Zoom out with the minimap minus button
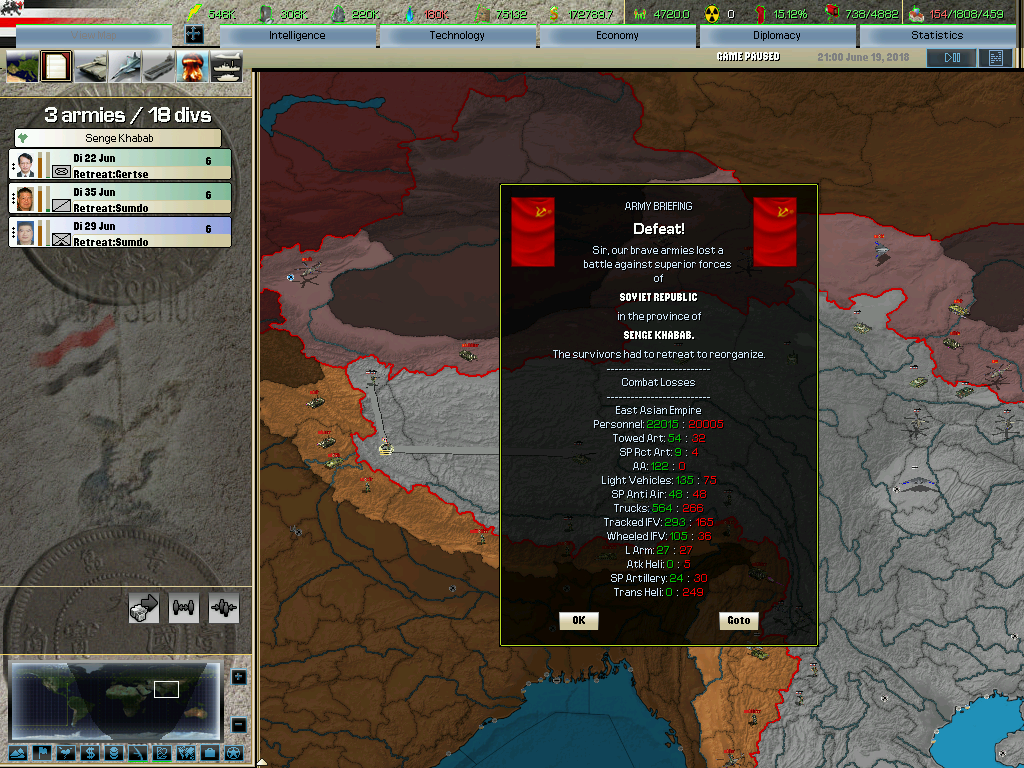1024x768 pixels. pos(238,725)
